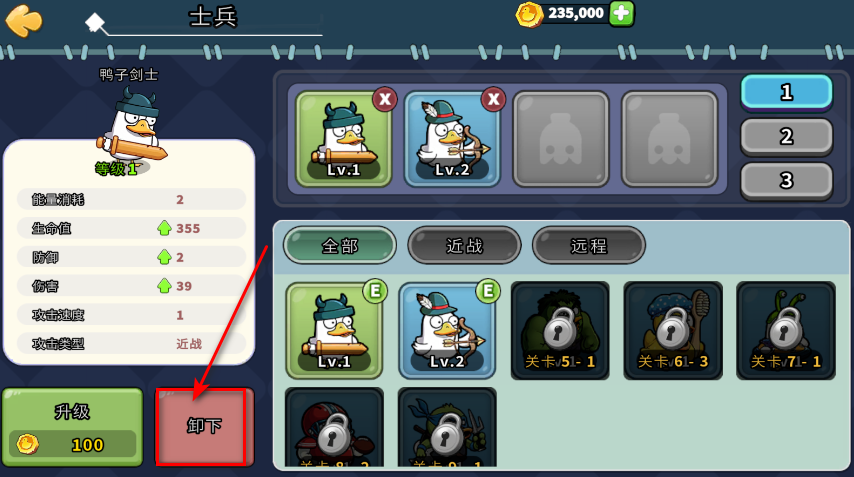Choose the Lv.2 archer duck roster card

pyautogui.click(x=447, y=331)
